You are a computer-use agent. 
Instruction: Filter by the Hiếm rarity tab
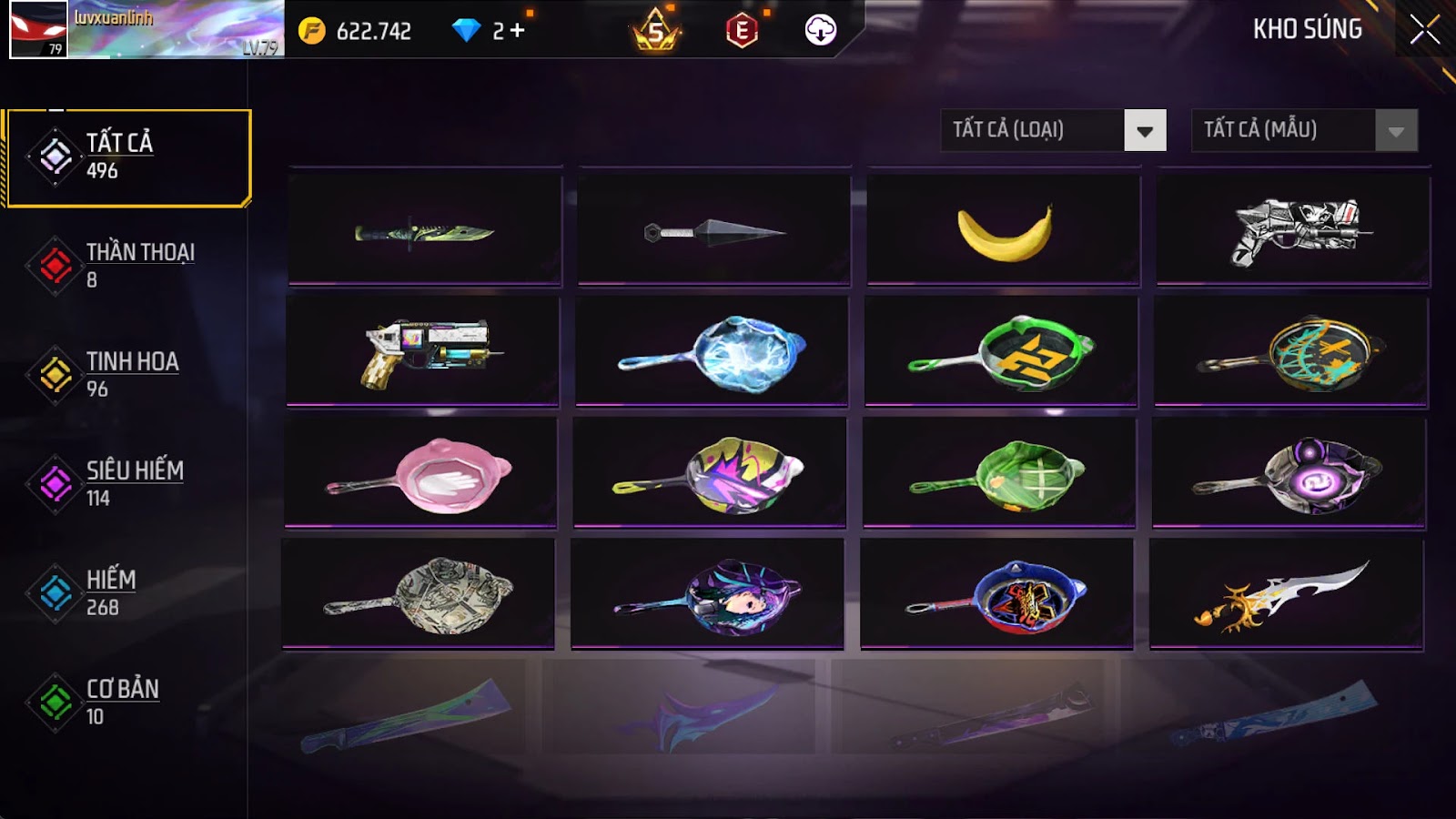pyautogui.click(x=127, y=593)
